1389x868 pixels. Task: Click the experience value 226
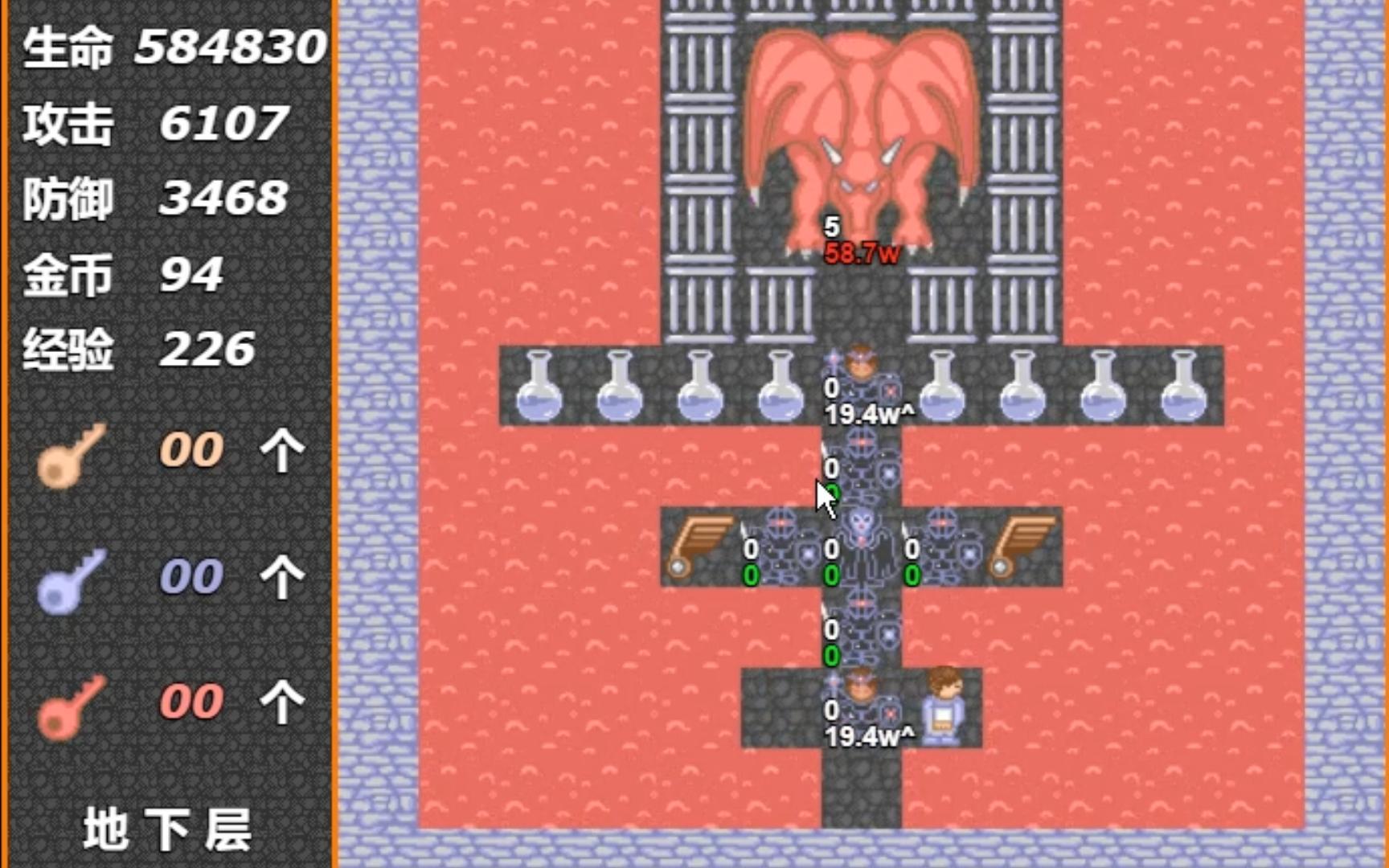[x=205, y=347]
